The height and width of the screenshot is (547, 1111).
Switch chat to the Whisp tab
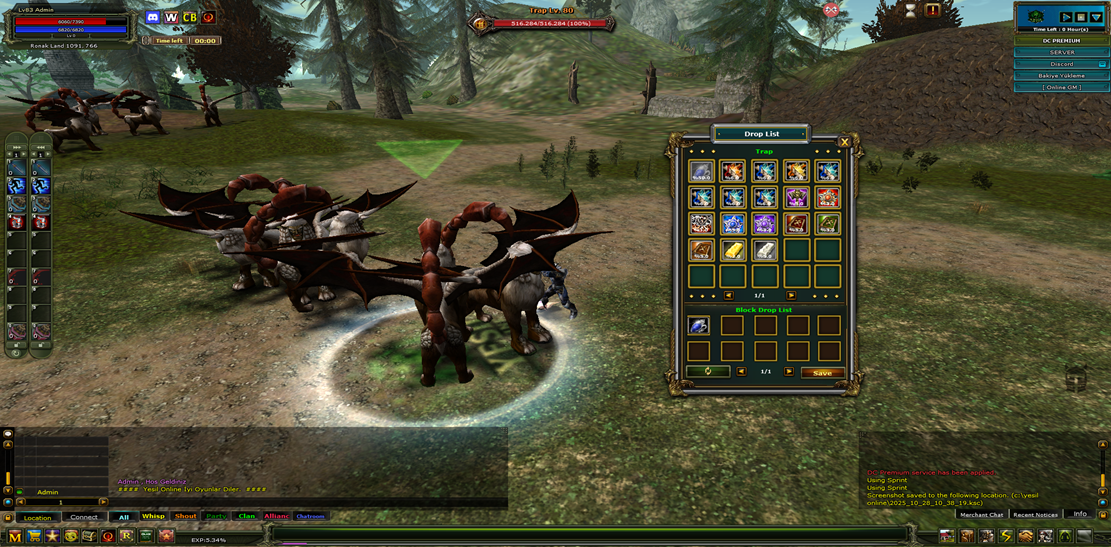pyautogui.click(x=153, y=517)
